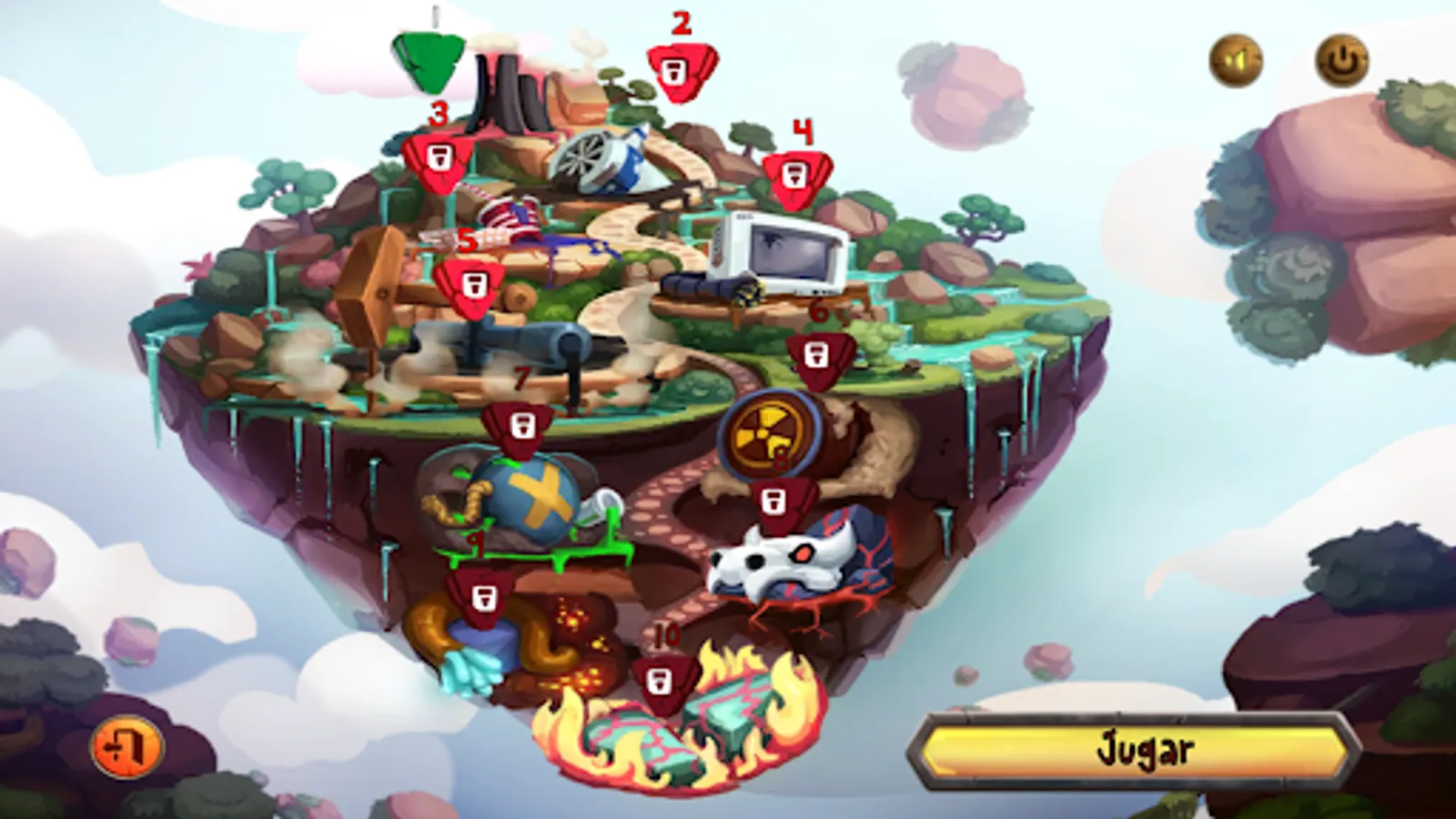Click the locked level 2 pin
Image resolution: width=1456 pixels, height=819 pixels.
point(685,71)
